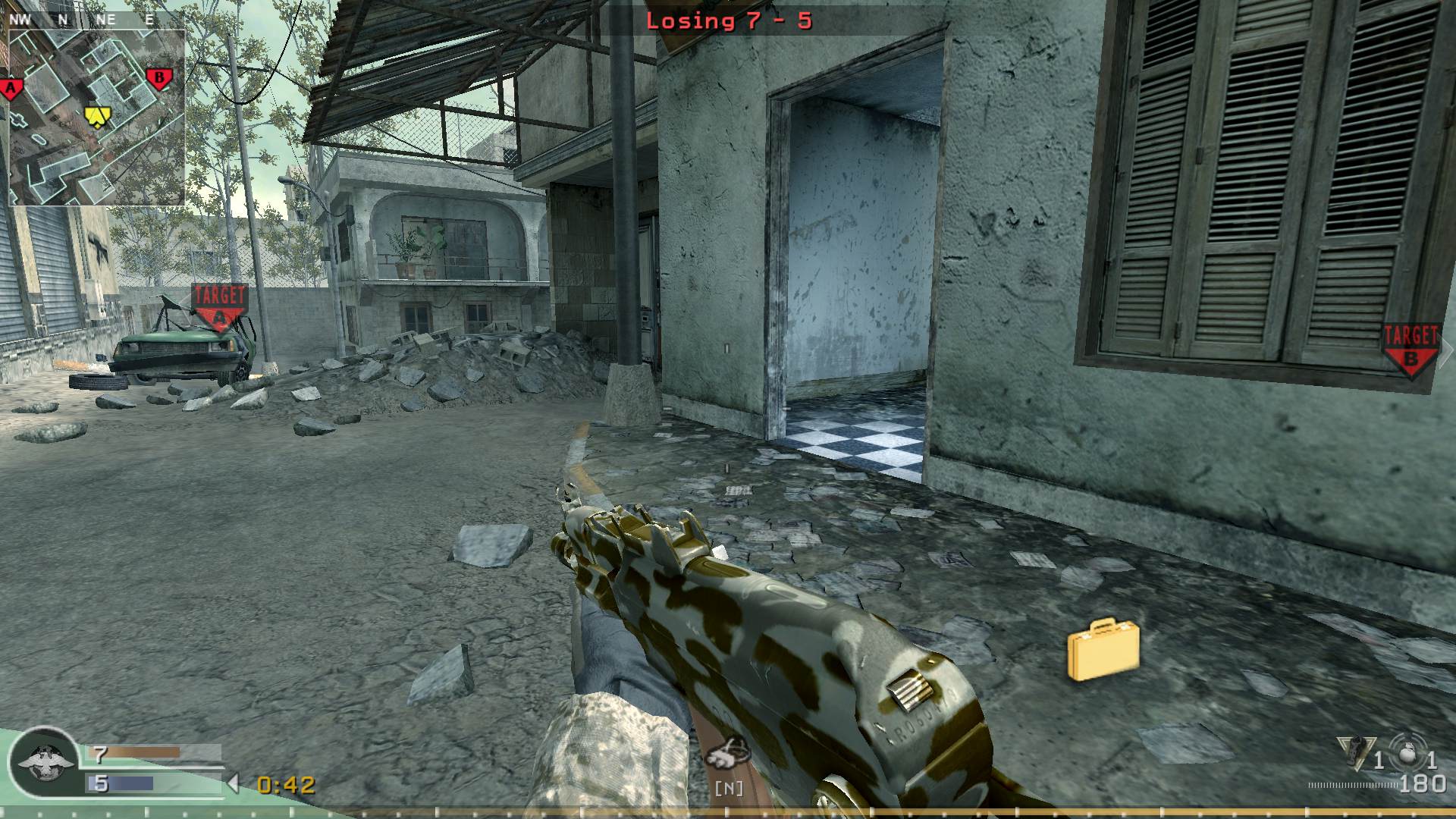Select the A marker on the minimap
This screenshot has height=819, width=1456.
click(11, 89)
